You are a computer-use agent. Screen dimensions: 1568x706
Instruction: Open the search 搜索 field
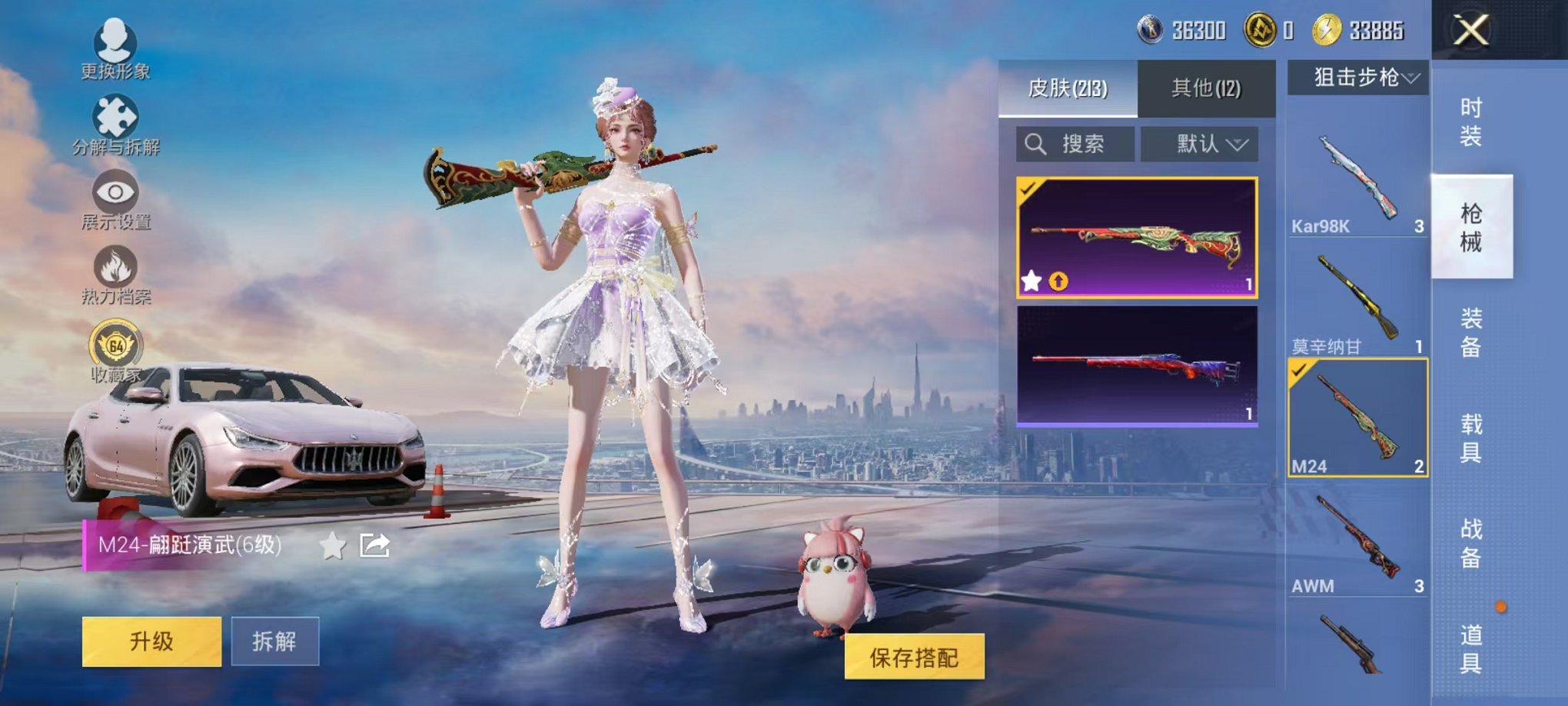(1076, 145)
